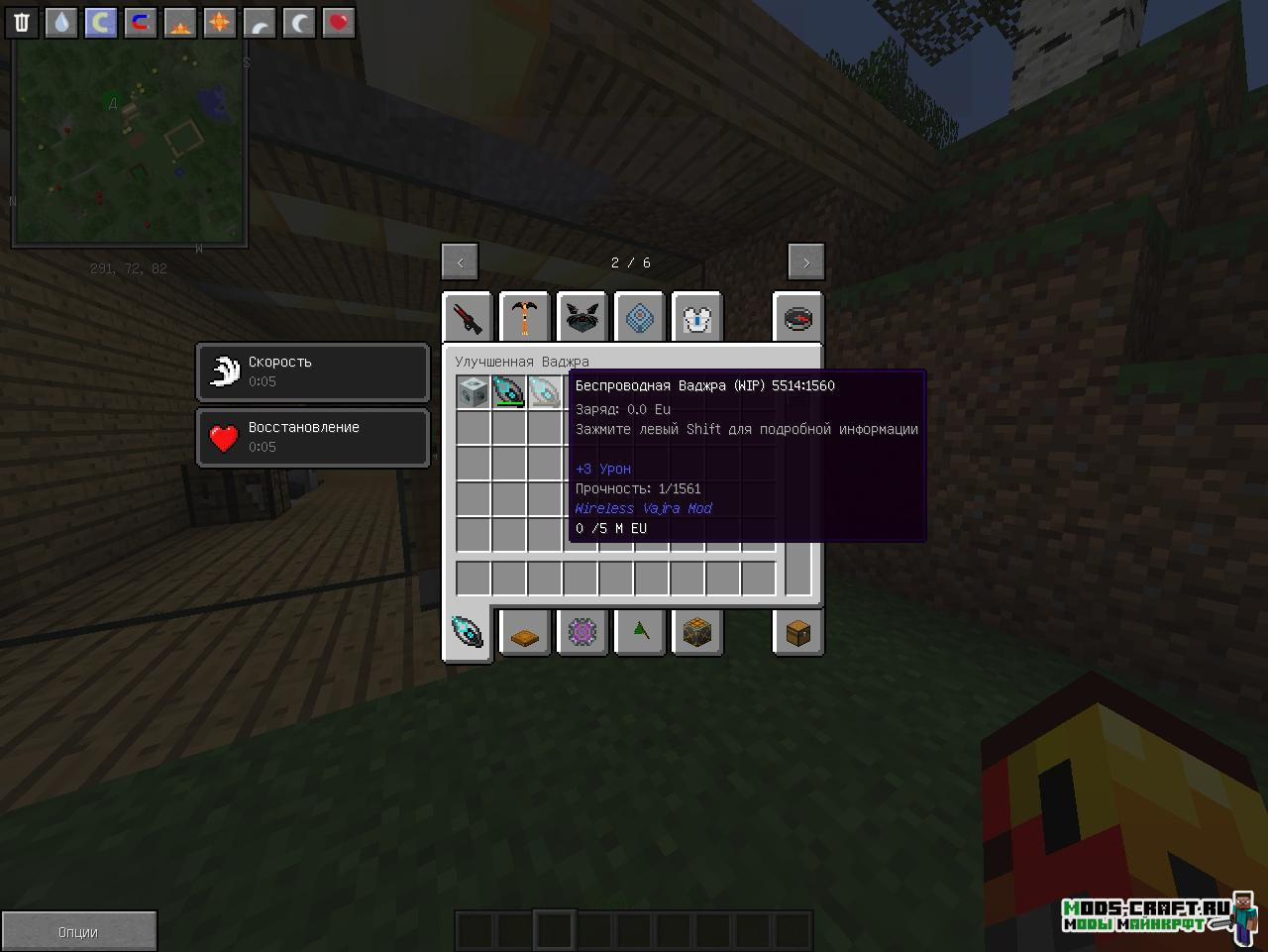This screenshot has height=952, width=1268.
Task: Toggle the magnet mode button
Action: click(141, 22)
